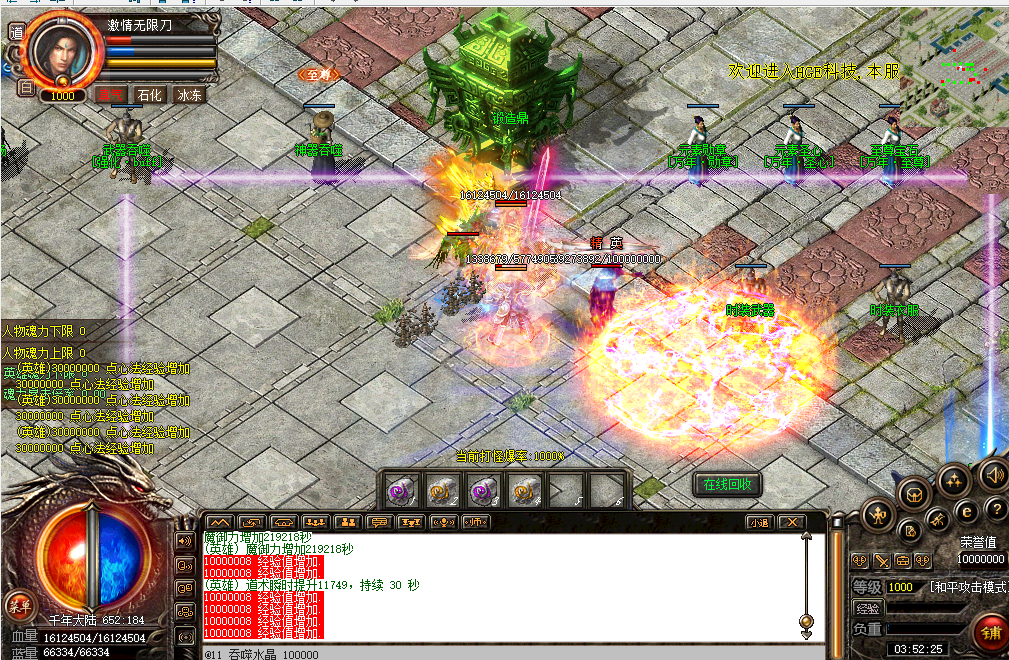Use the first purple item hotbar slot
Screen dimensions: 1009x660
400,489
